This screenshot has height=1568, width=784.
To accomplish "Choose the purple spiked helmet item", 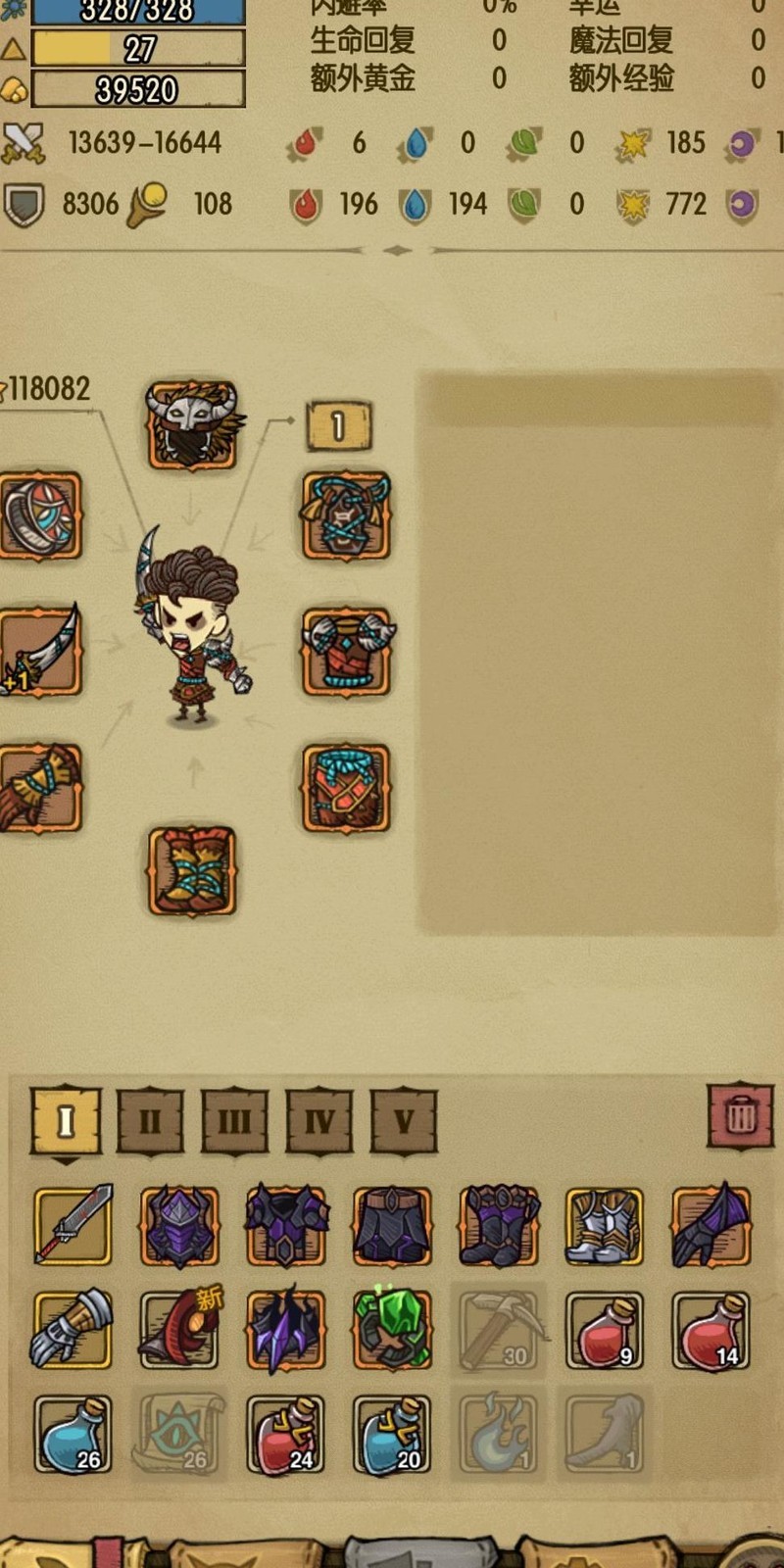I will tap(179, 1226).
